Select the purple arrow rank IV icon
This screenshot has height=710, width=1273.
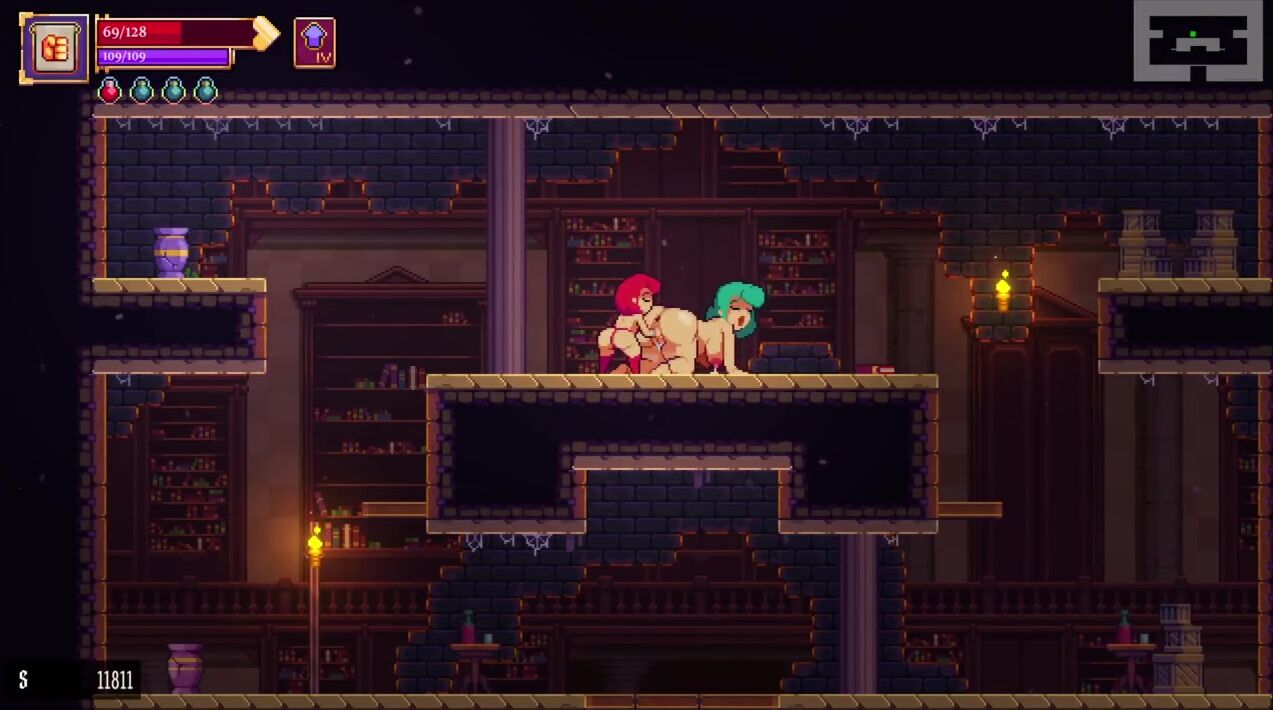[x=314, y=43]
